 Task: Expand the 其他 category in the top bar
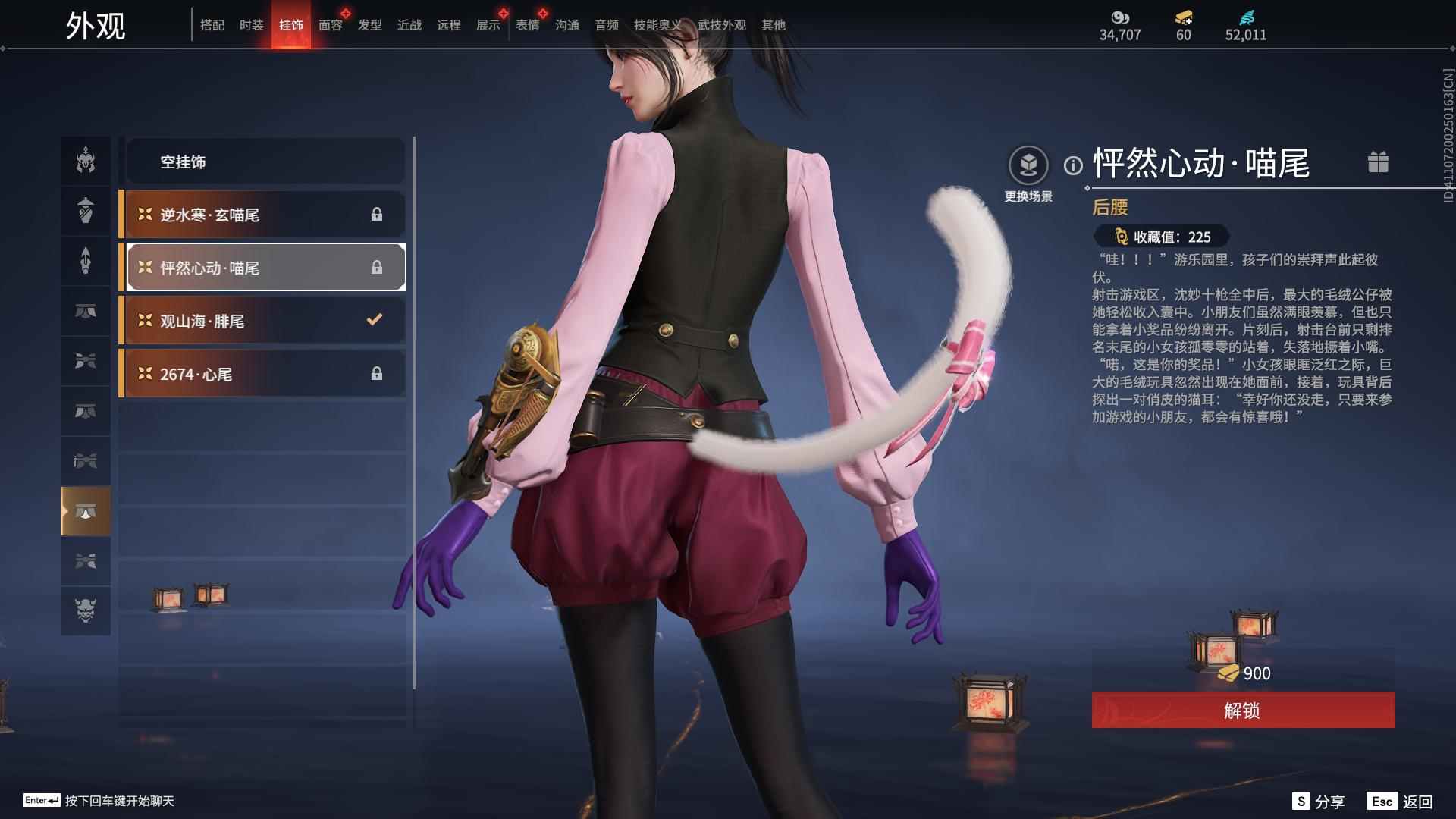point(772,24)
